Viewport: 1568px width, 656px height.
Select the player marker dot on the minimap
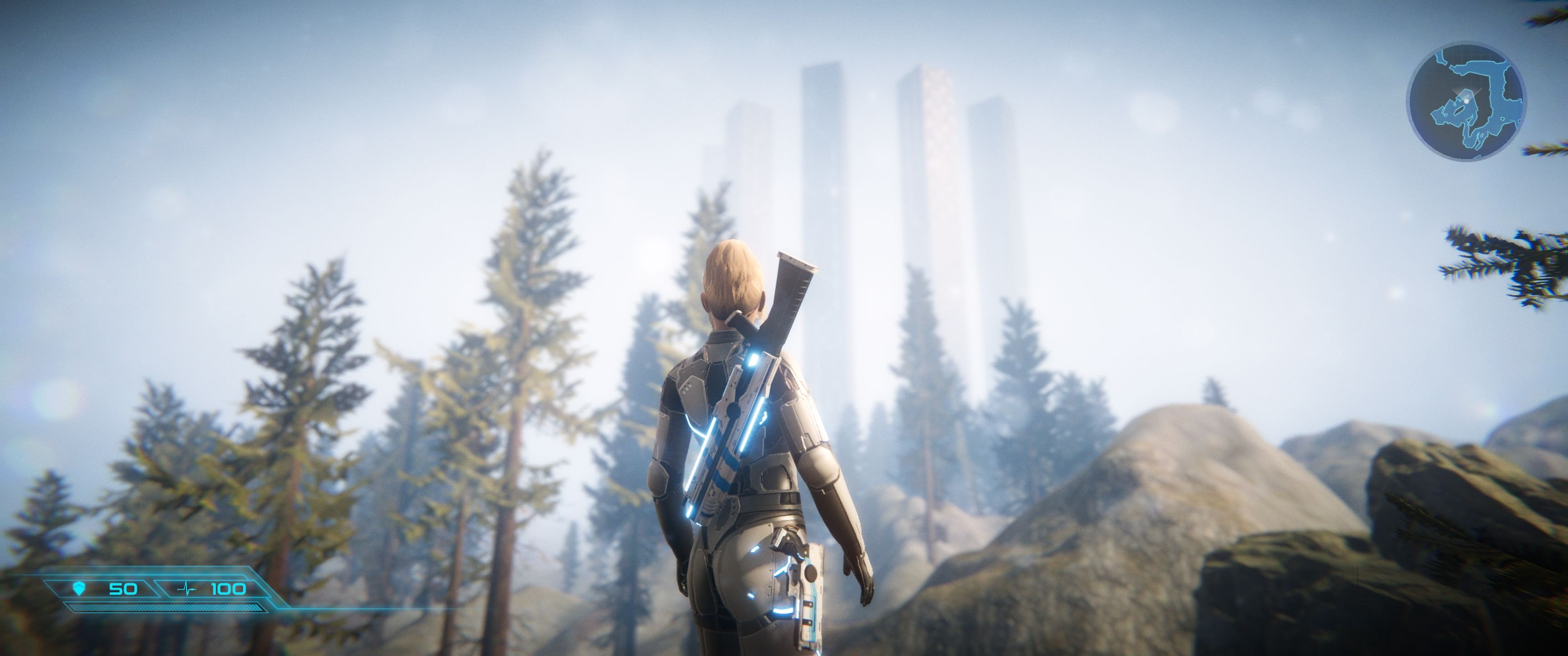pyautogui.click(x=1467, y=101)
